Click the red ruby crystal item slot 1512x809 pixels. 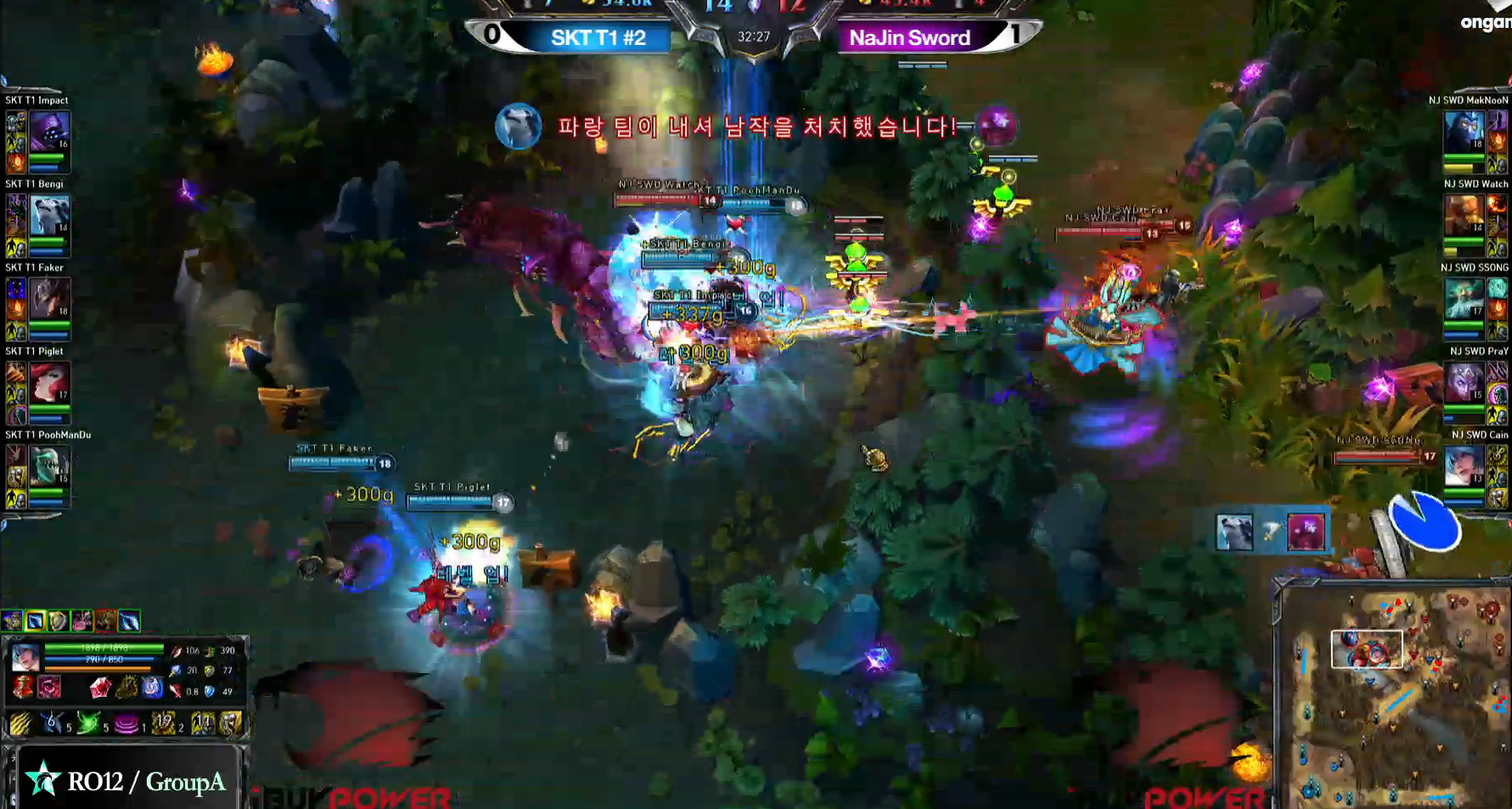100,687
